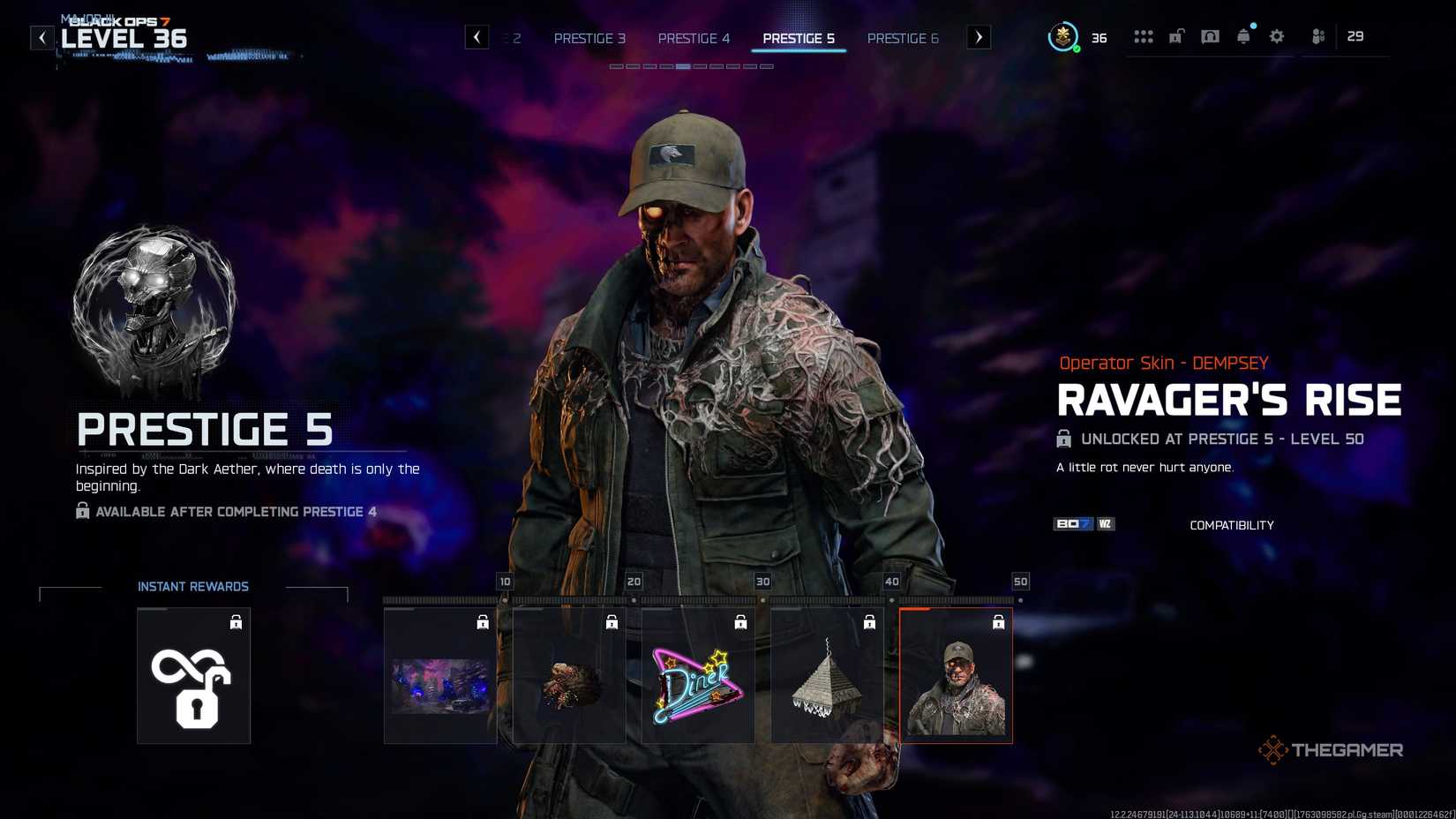The width and height of the screenshot is (1456, 819).
Task: Click the right arrow to view more prestiges
Action: click(x=978, y=37)
